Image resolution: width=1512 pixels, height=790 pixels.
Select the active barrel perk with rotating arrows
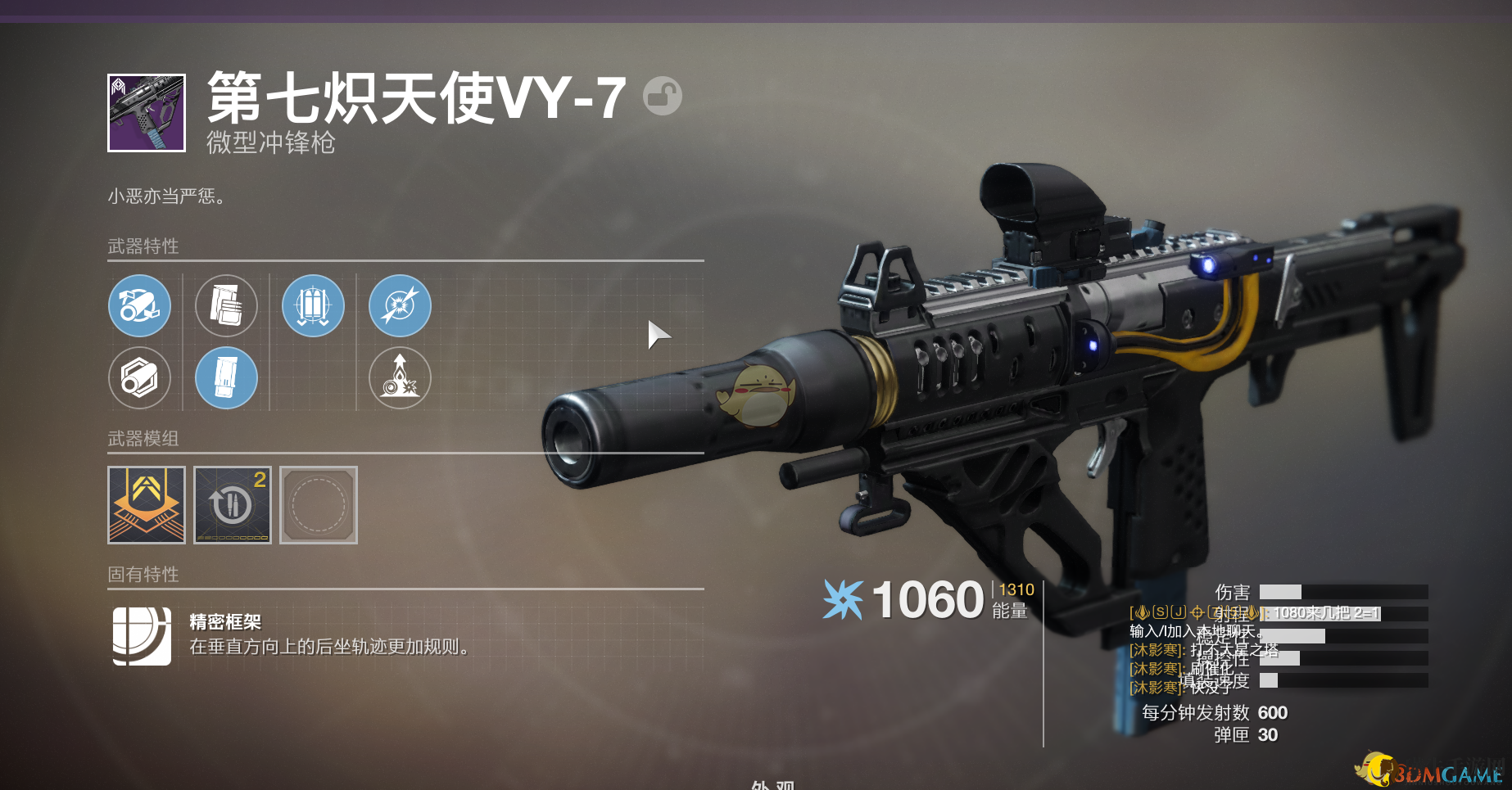pos(140,306)
